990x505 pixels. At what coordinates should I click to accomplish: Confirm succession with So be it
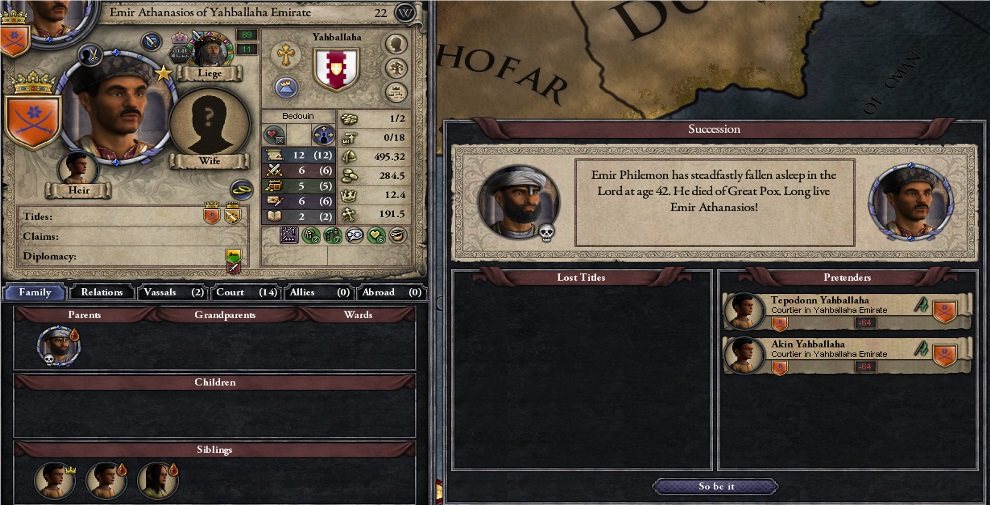[714, 487]
